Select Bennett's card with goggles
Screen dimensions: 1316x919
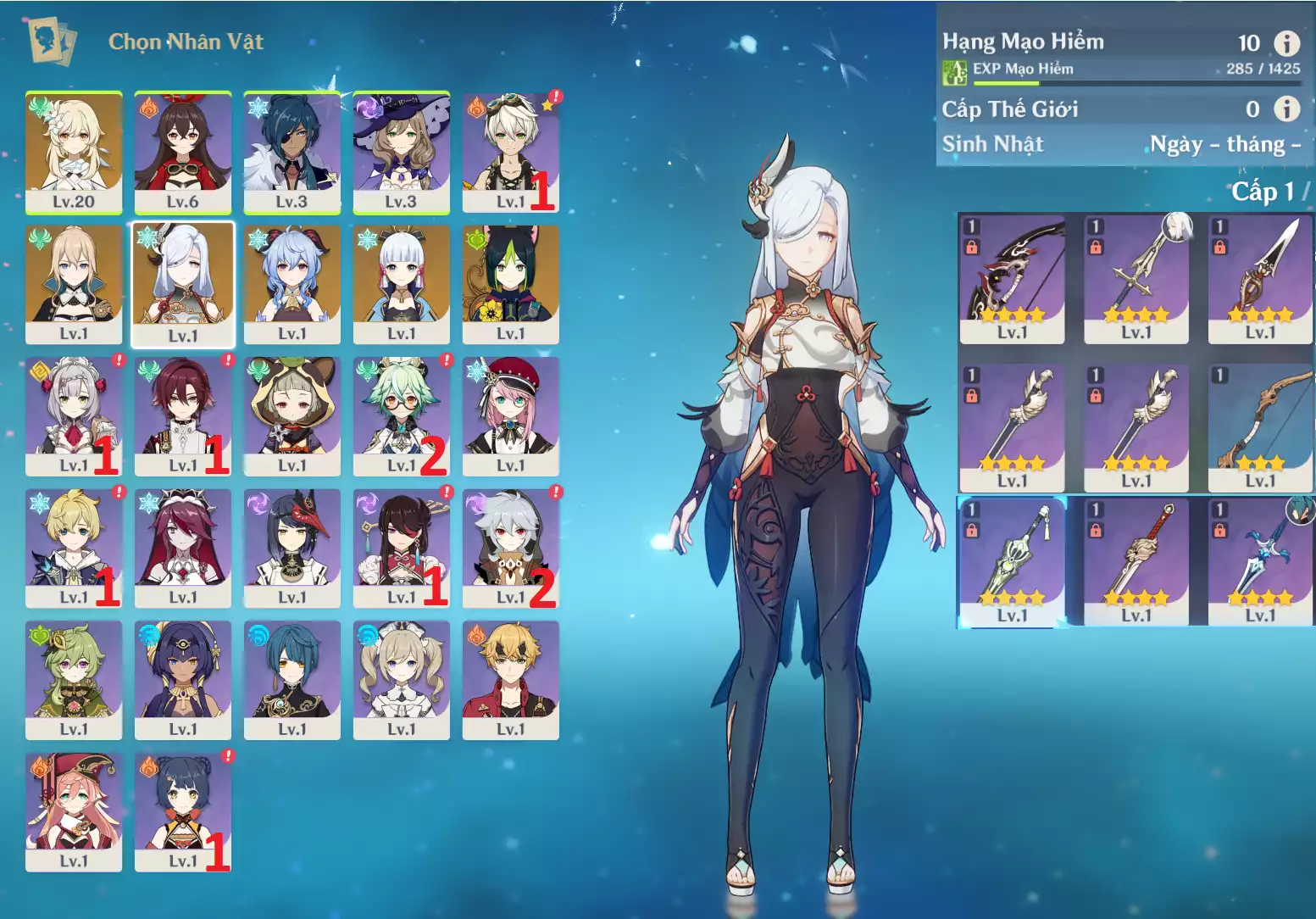click(x=510, y=152)
